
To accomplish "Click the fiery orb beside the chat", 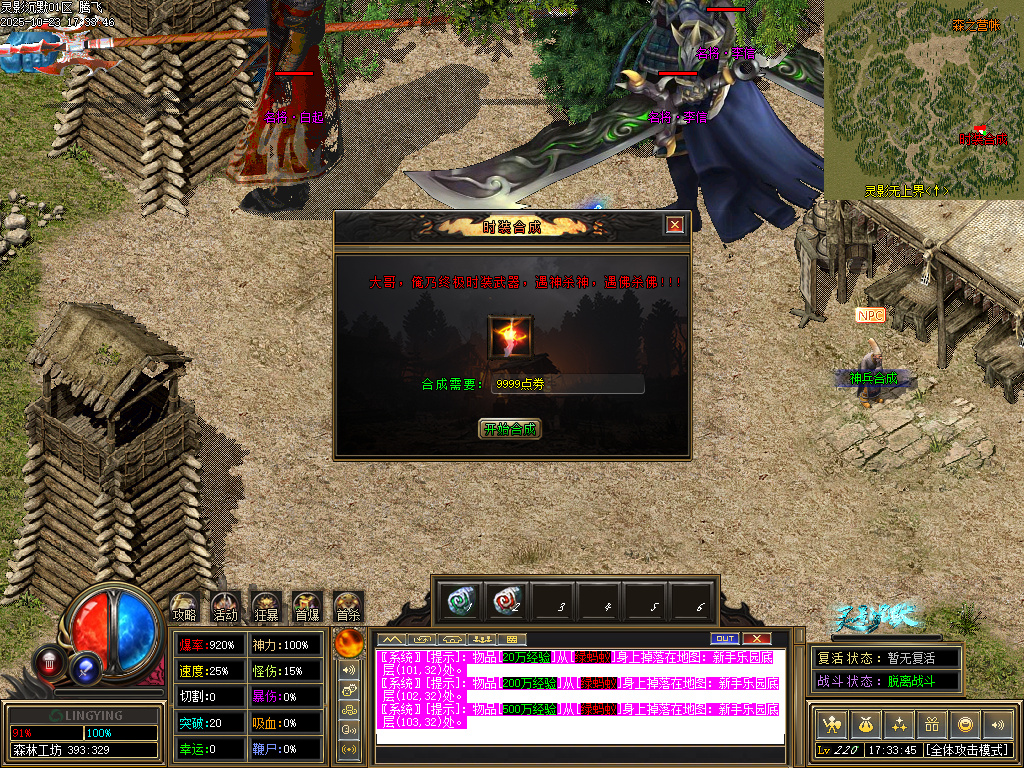I will point(349,642).
